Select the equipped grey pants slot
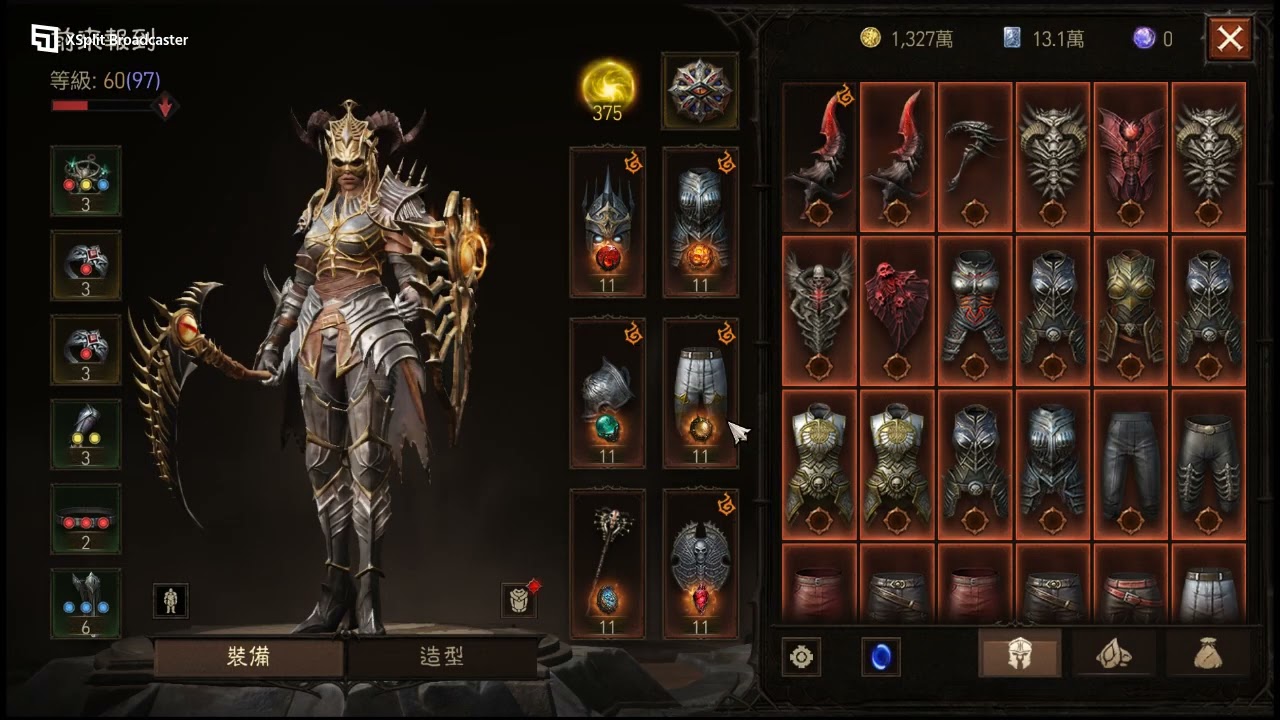1280x720 pixels. click(700, 393)
